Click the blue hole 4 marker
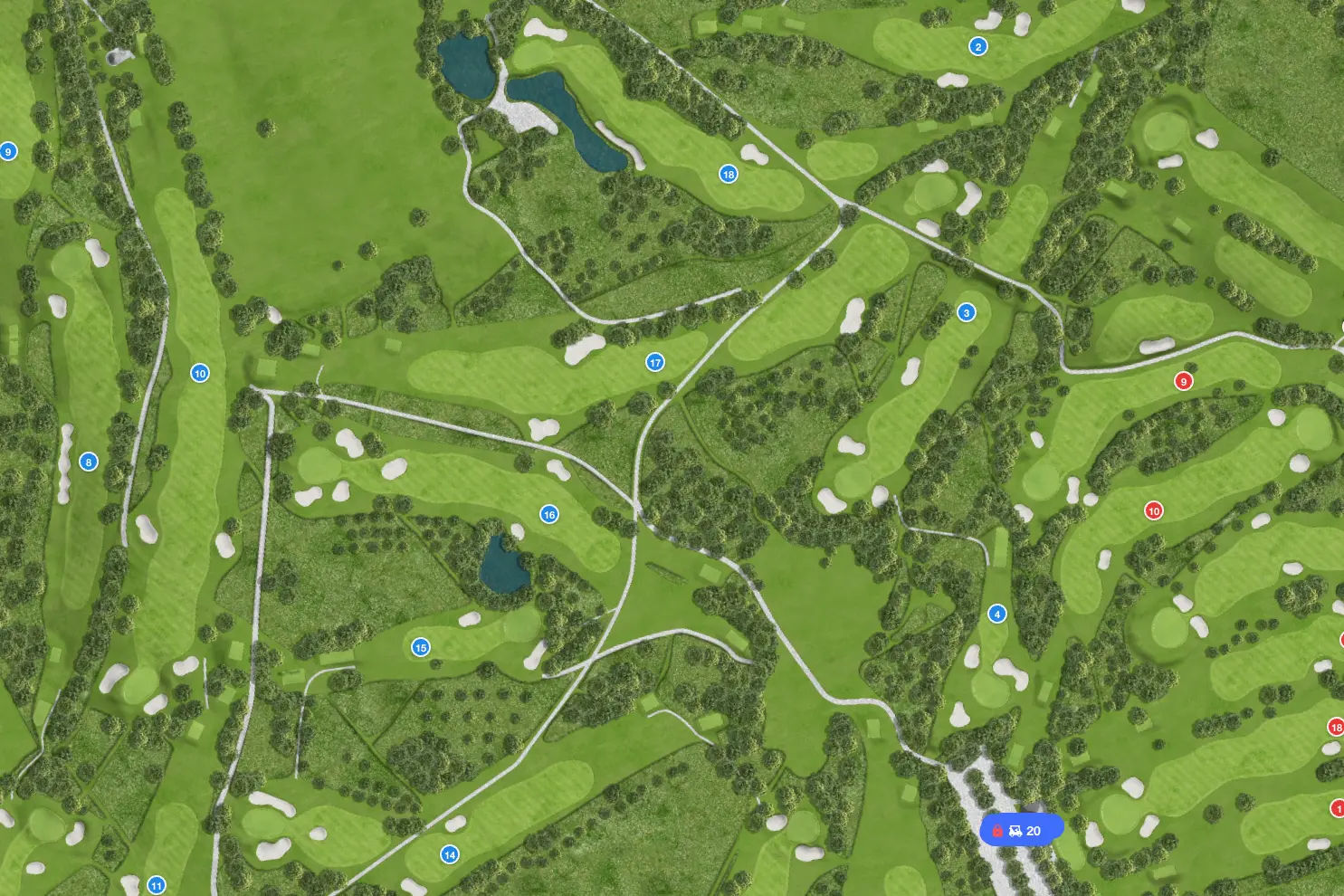 pos(996,613)
